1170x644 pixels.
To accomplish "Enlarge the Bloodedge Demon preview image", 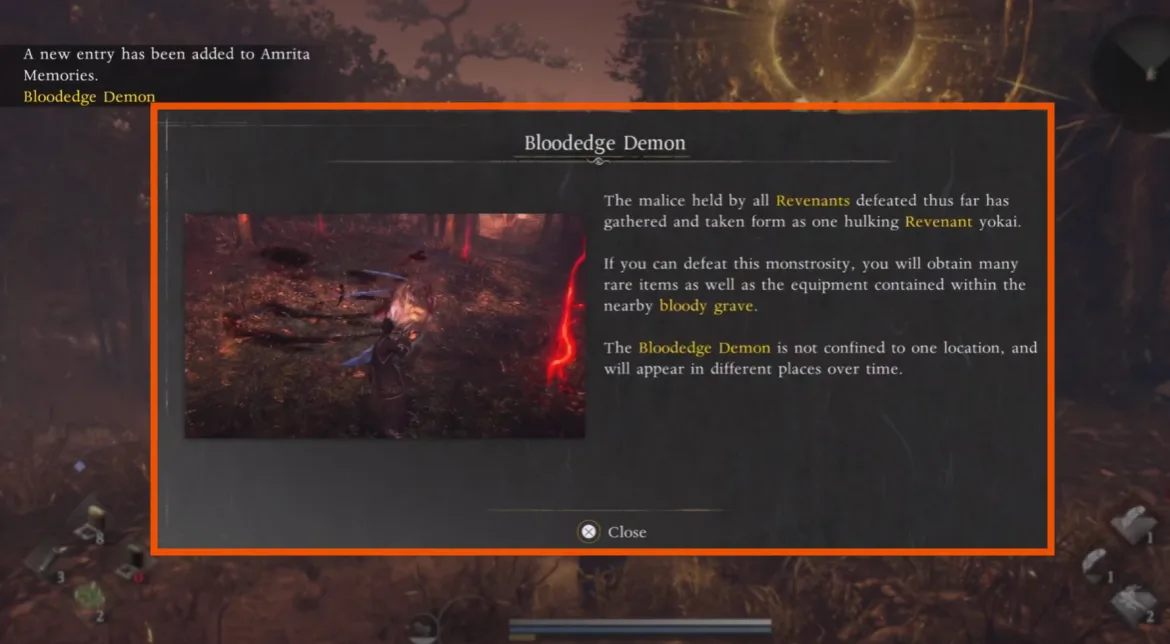I will pyautogui.click(x=385, y=325).
